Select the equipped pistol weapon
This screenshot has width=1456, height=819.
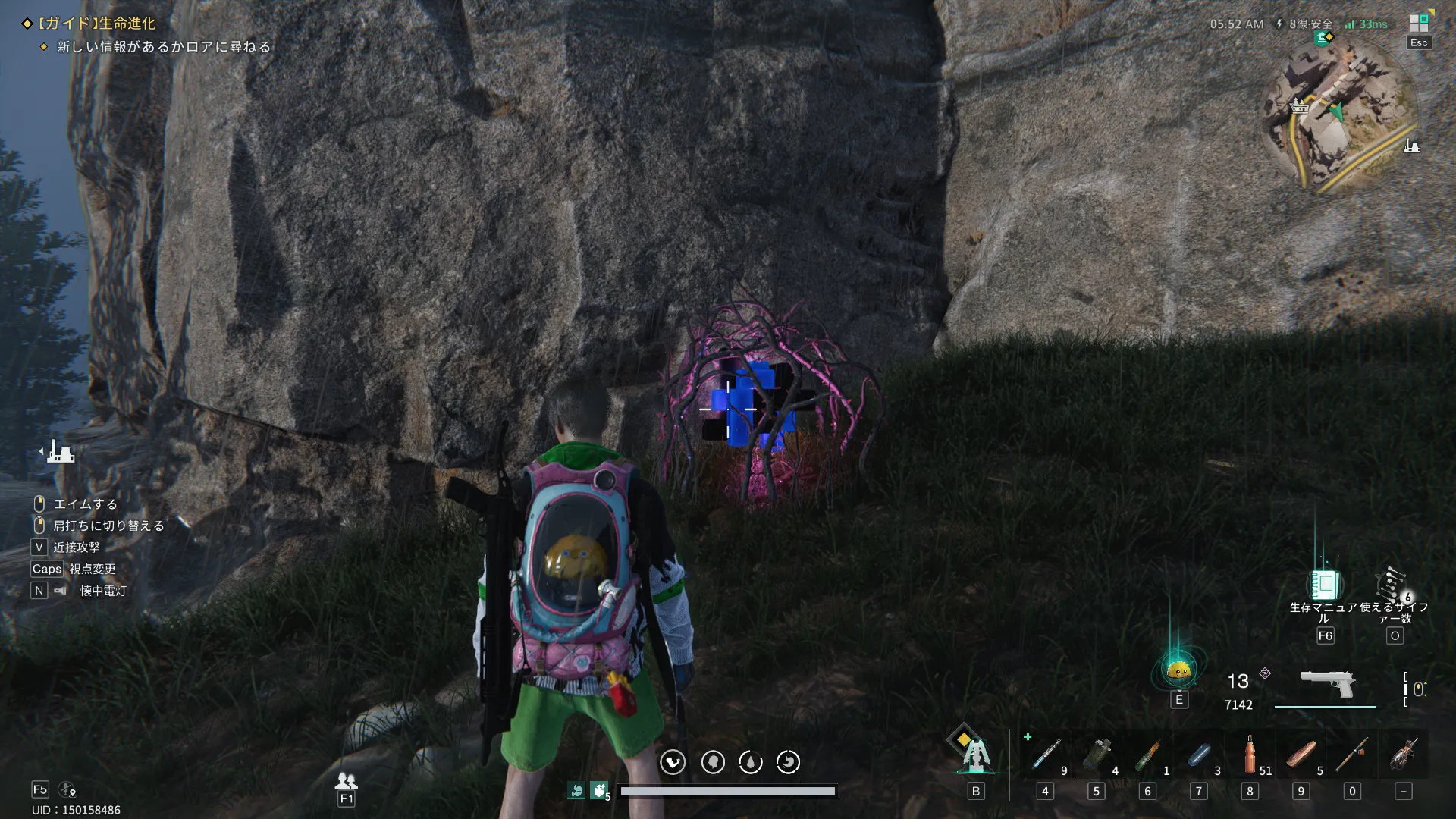(1327, 683)
